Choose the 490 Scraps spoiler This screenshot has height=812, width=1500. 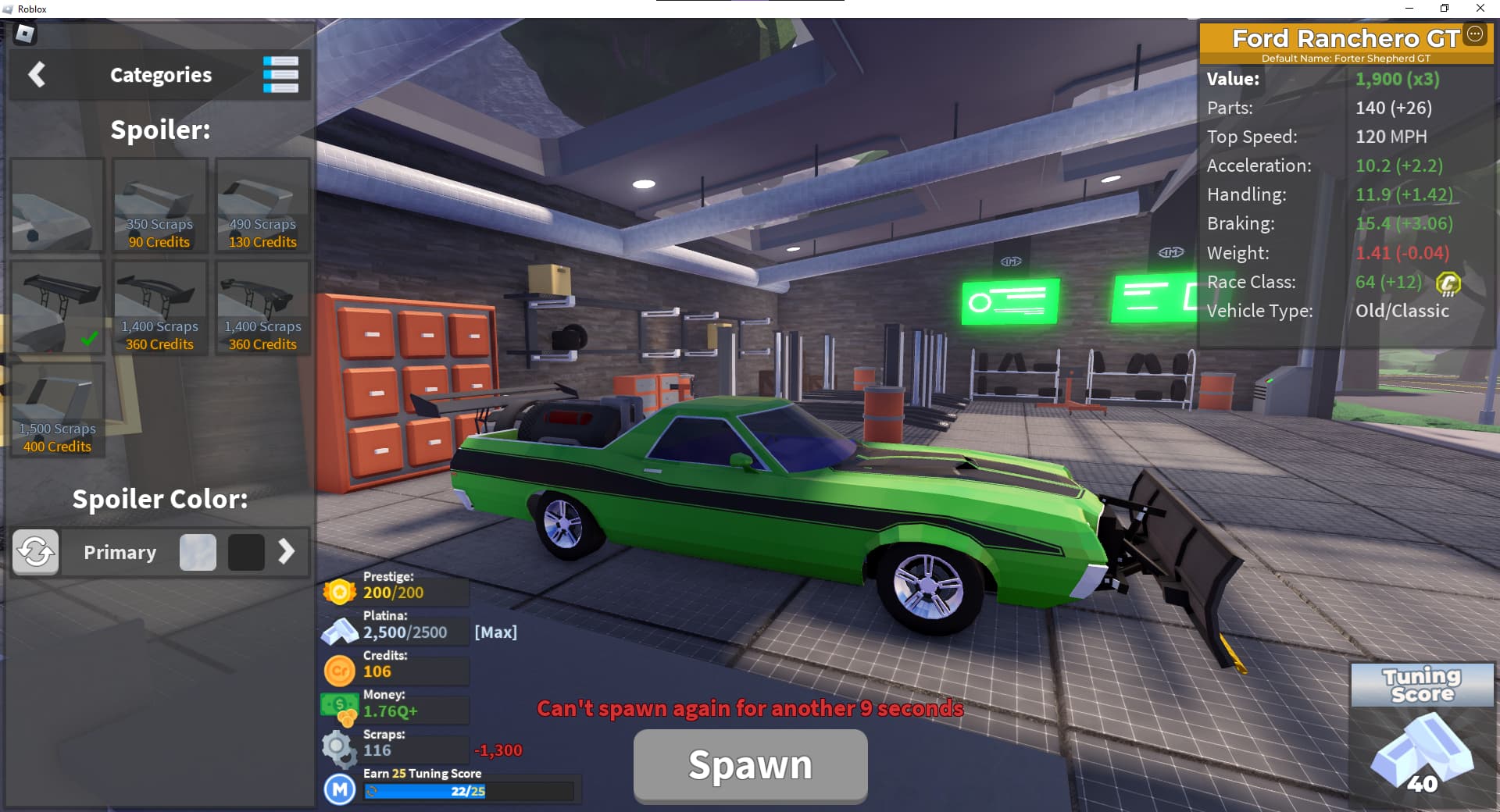point(263,205)
